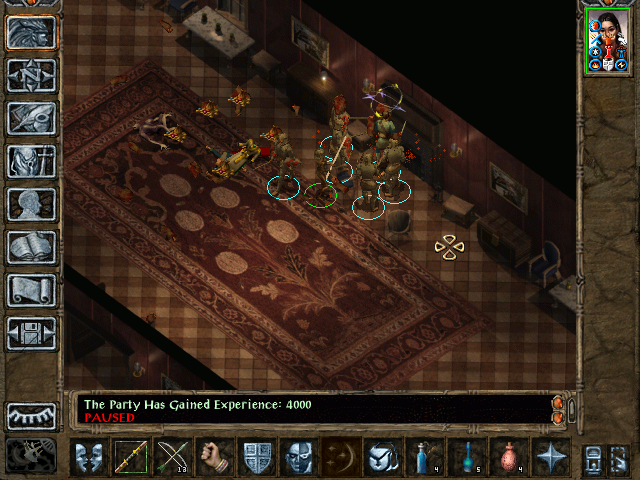Use the red potion quick item
This screenshot has height=480, width=640.
[x=508, y=457]
